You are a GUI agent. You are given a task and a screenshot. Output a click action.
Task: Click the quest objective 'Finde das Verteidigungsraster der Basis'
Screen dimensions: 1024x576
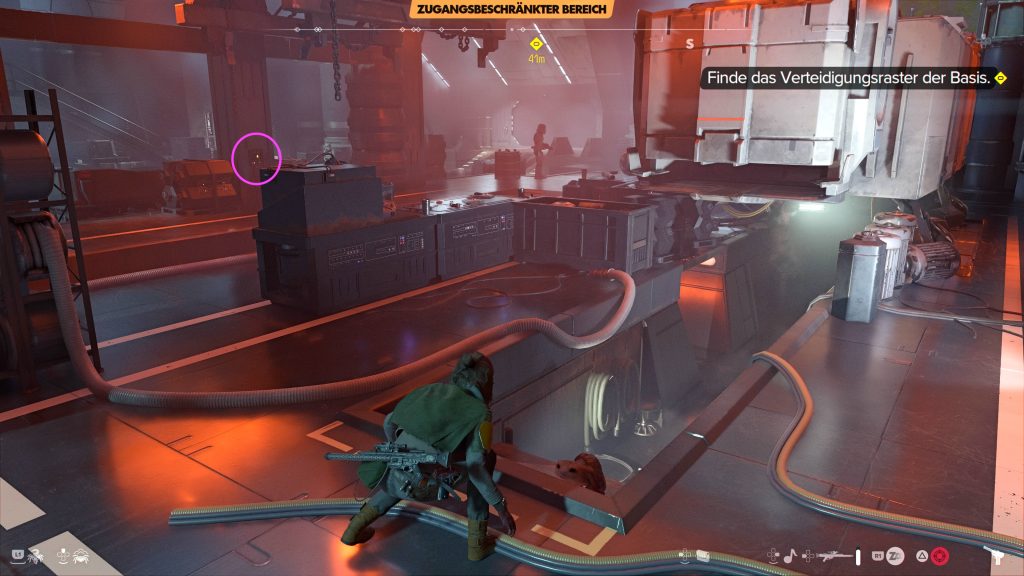click(849, 77)
